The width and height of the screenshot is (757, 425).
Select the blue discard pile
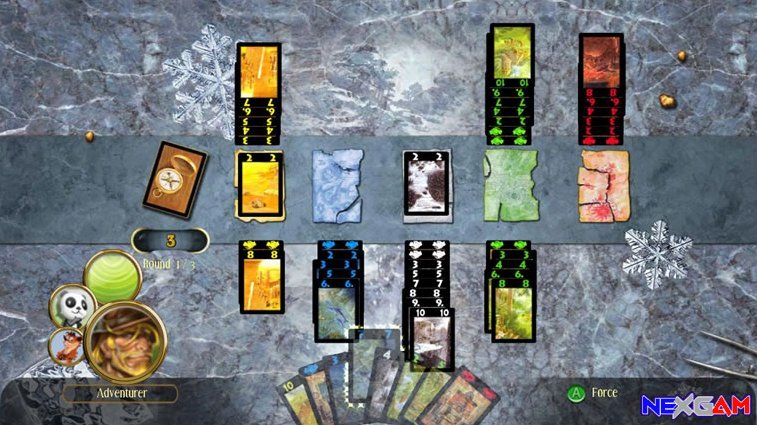coord(336,184)
